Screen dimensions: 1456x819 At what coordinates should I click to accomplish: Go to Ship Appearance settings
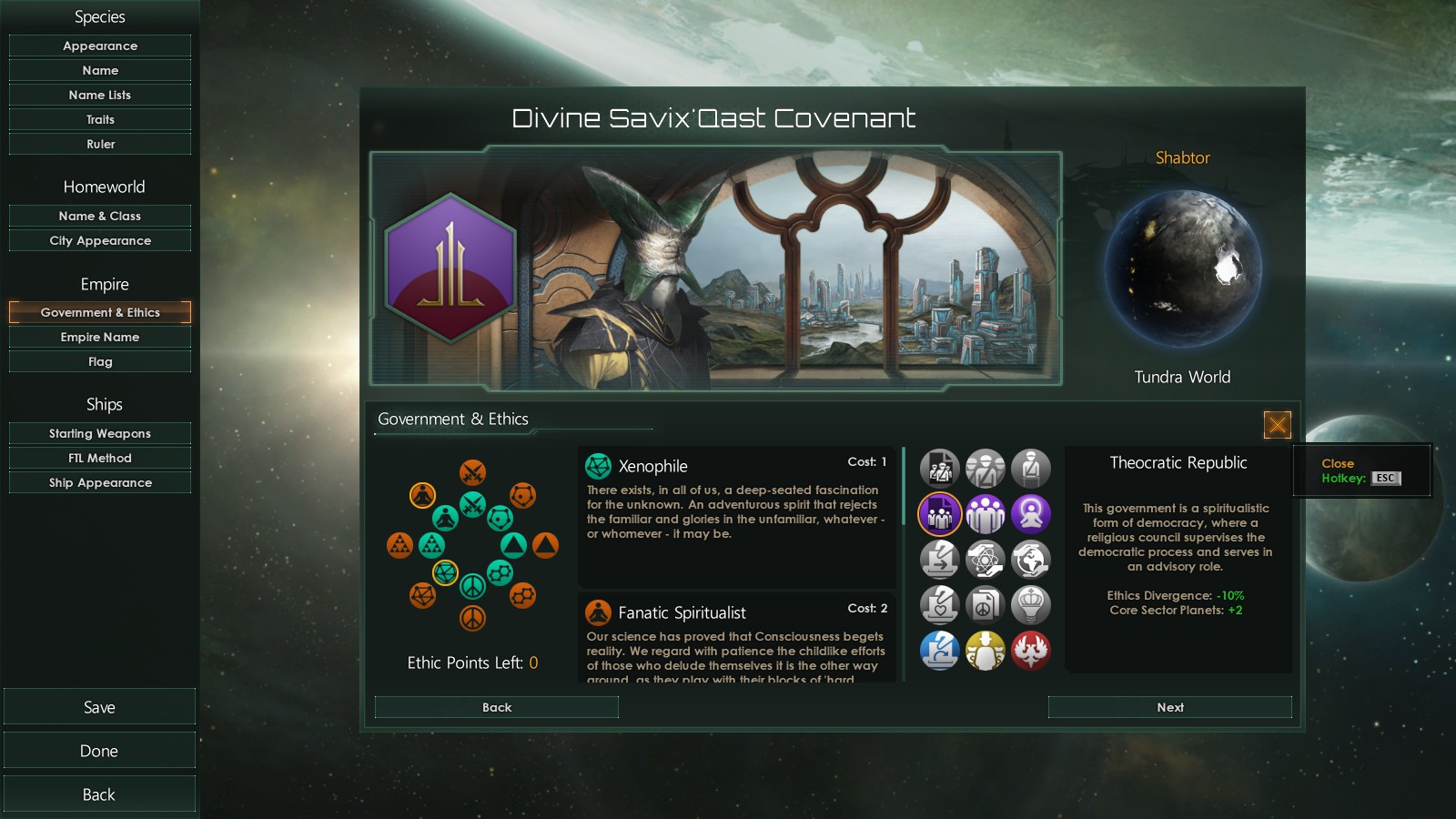pyautogui.click(x=100, y=482)
